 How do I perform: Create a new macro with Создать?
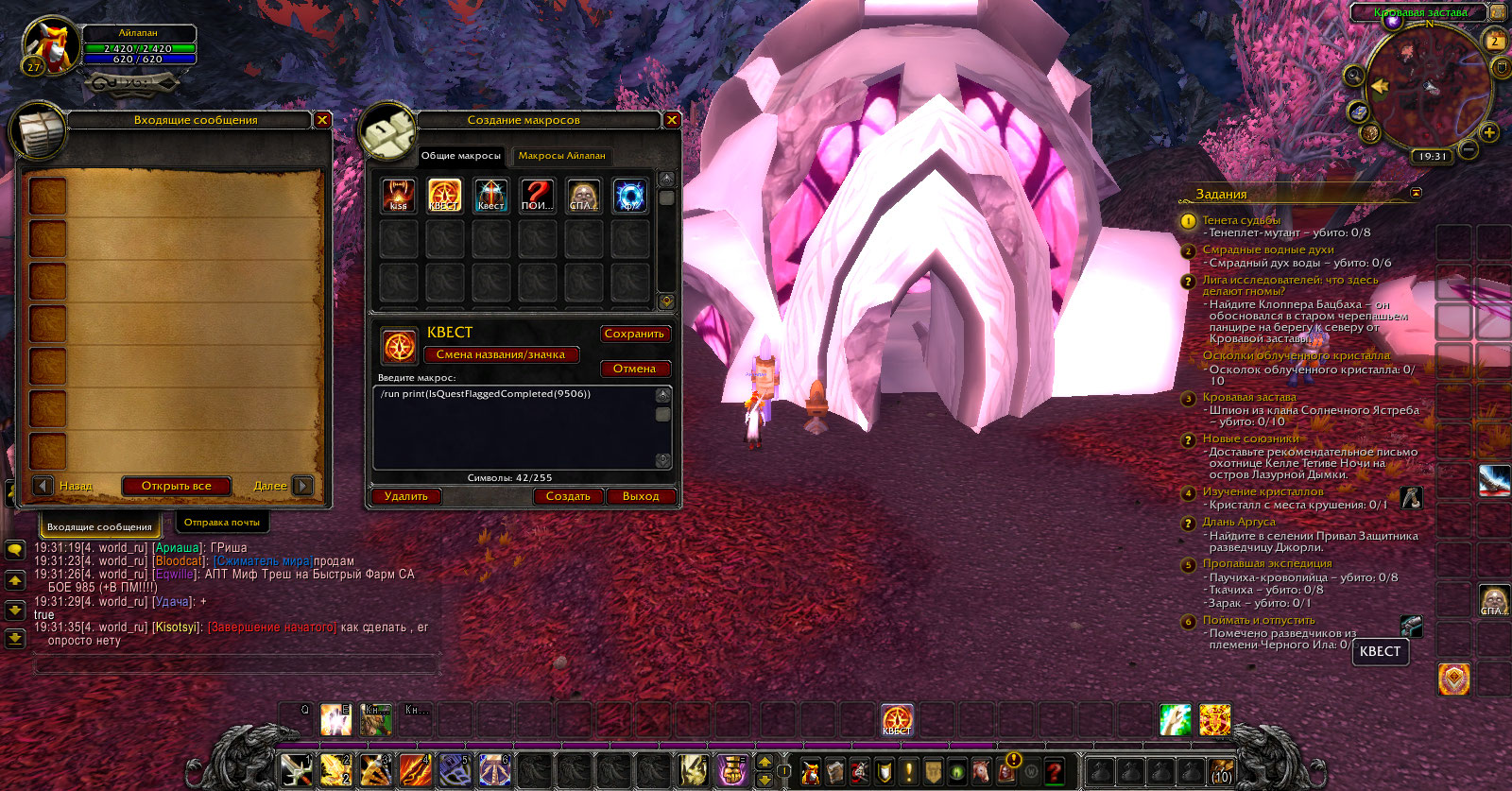pos(568,496)
